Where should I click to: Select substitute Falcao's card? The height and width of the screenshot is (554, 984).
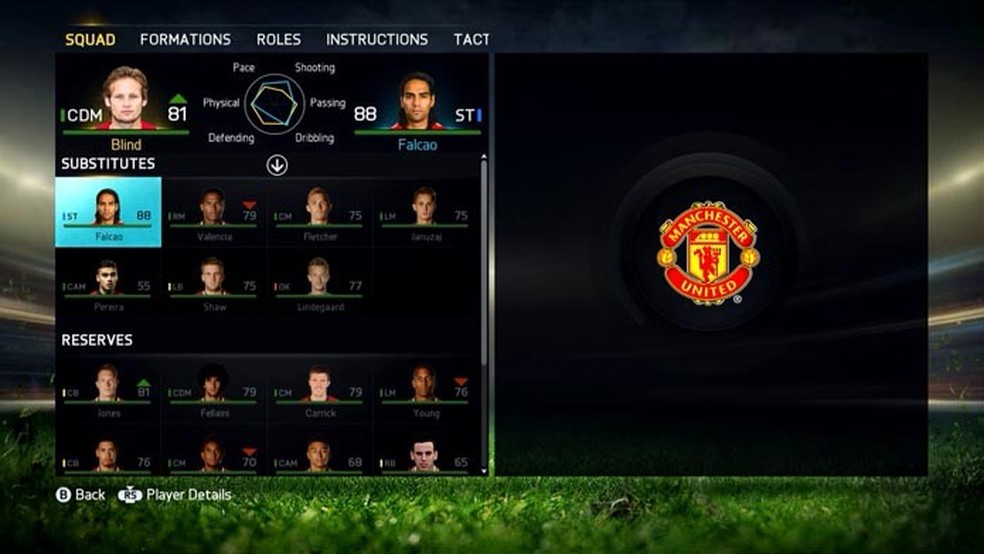tap(108, 212)
